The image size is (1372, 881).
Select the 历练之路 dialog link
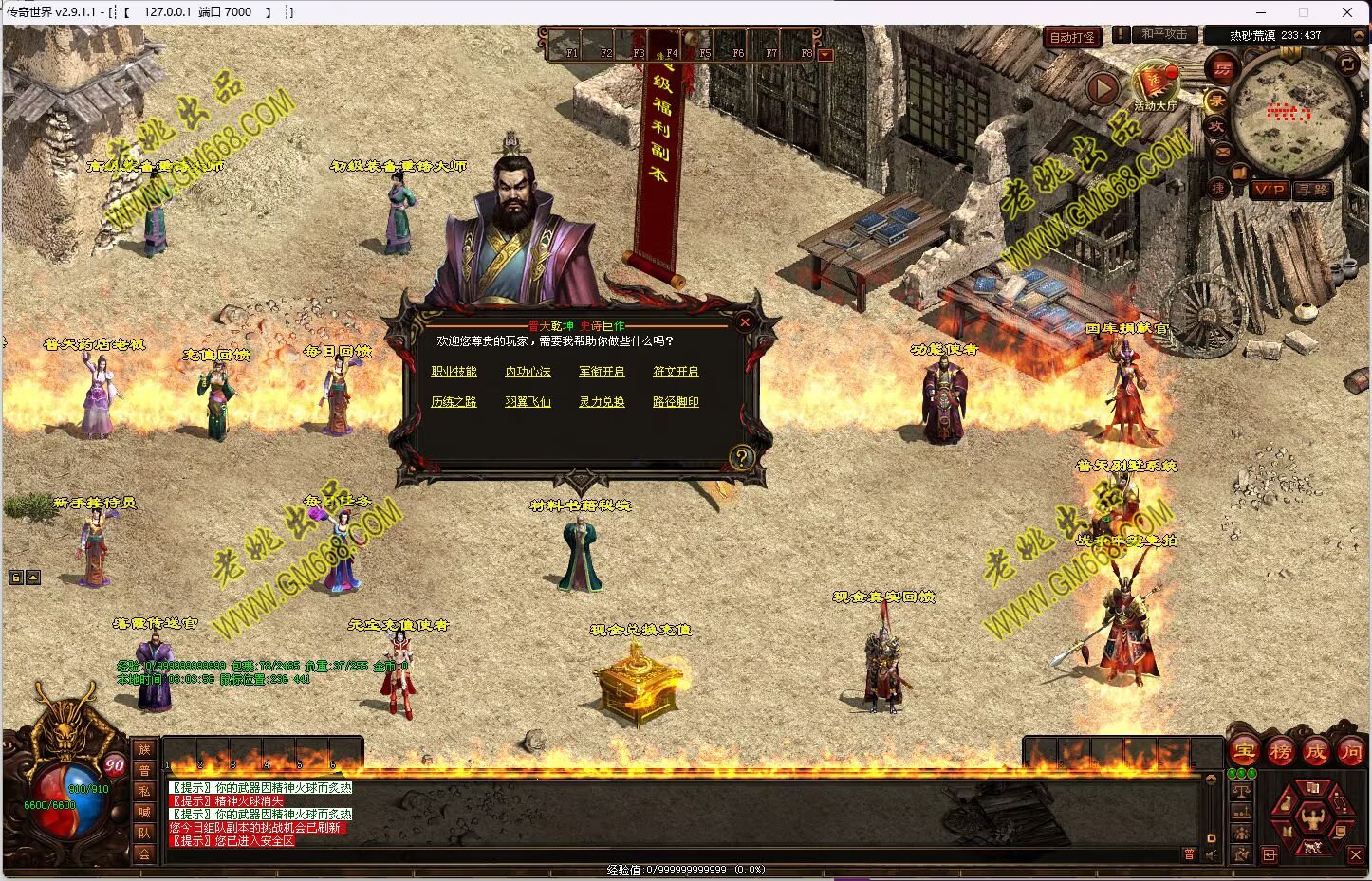pyautogui.click(x=454, y=402)
